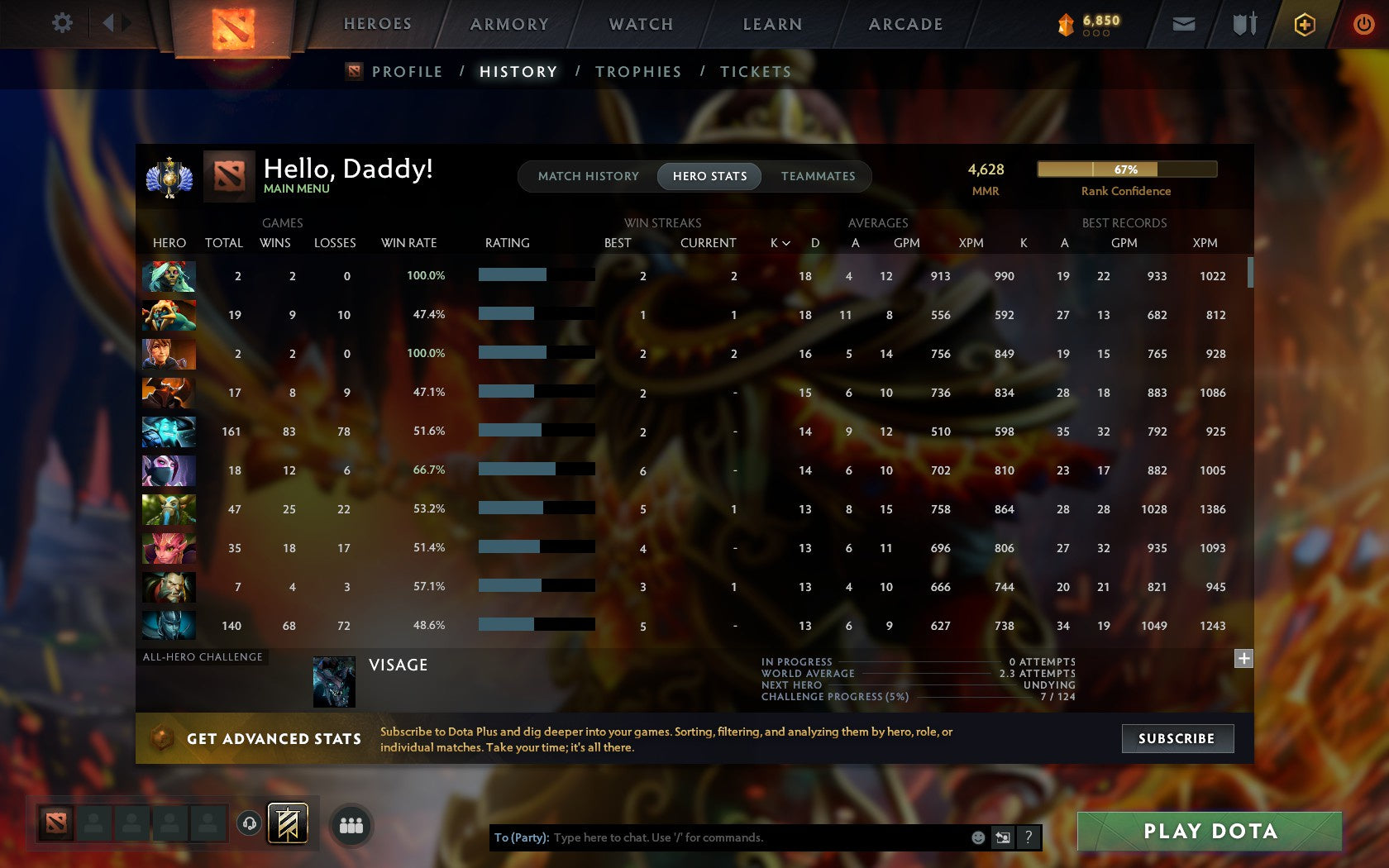1389x868 pixels.
Task: Open the K column sort dropdown
Action: click(778, 243)
